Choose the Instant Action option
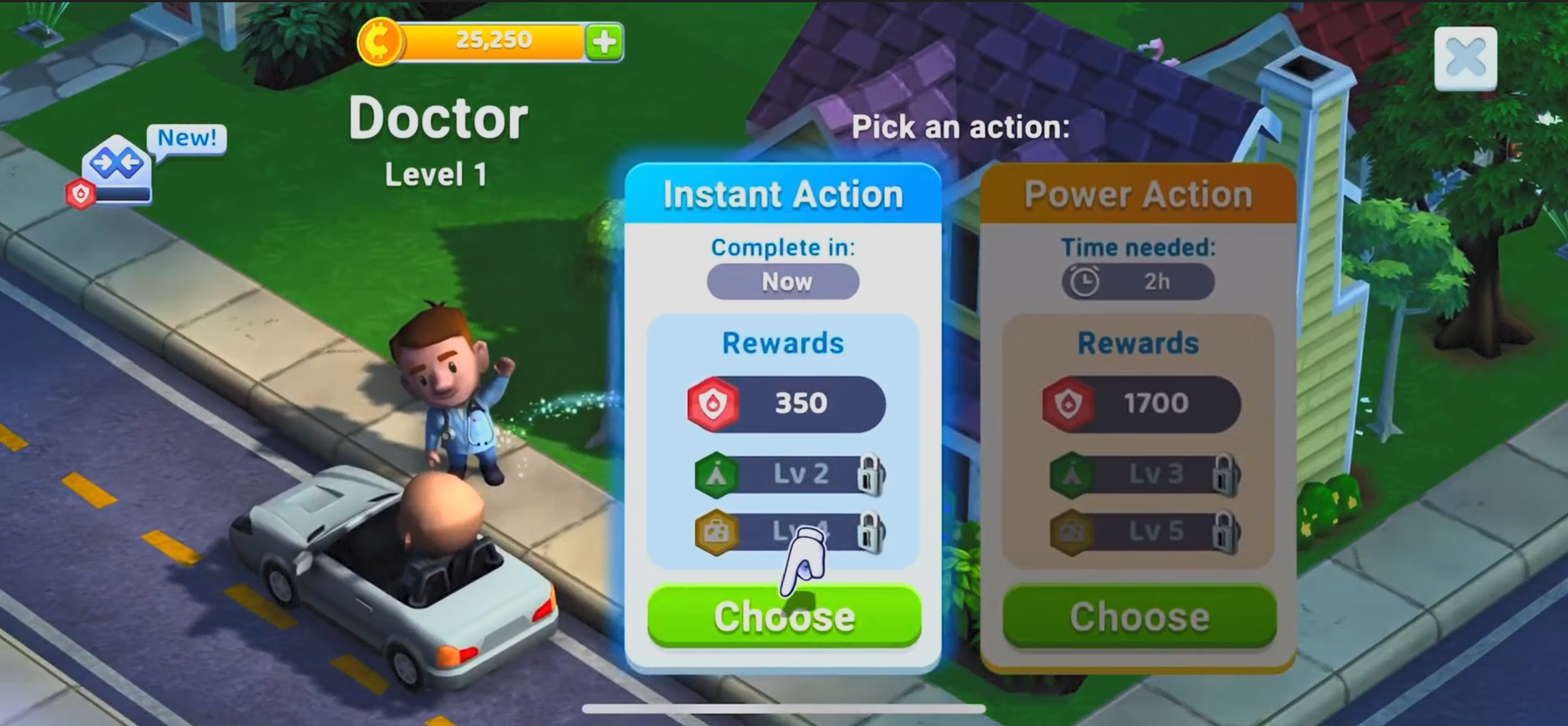The width and height of the screenshot is (1568, 726). pyautogui.click(x=784, y=616)
